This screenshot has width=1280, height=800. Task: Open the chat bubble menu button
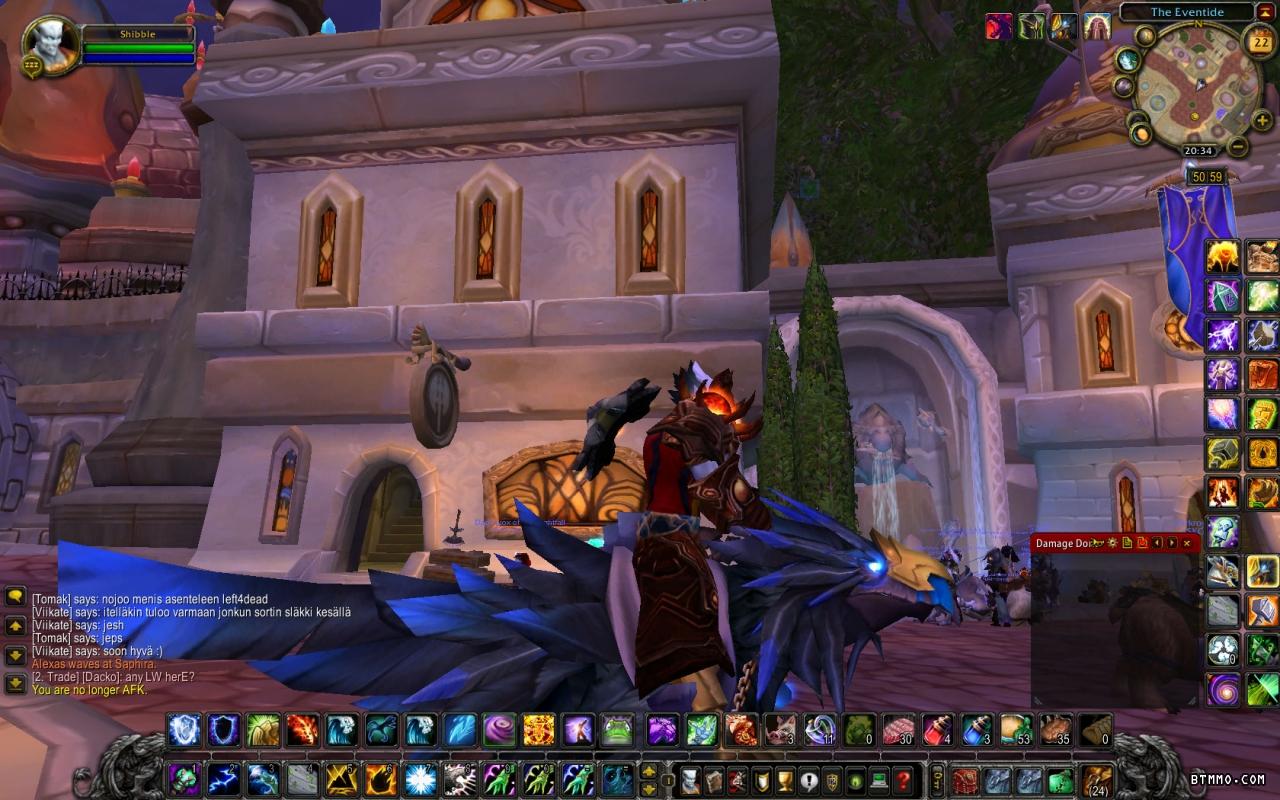[15, 596]
